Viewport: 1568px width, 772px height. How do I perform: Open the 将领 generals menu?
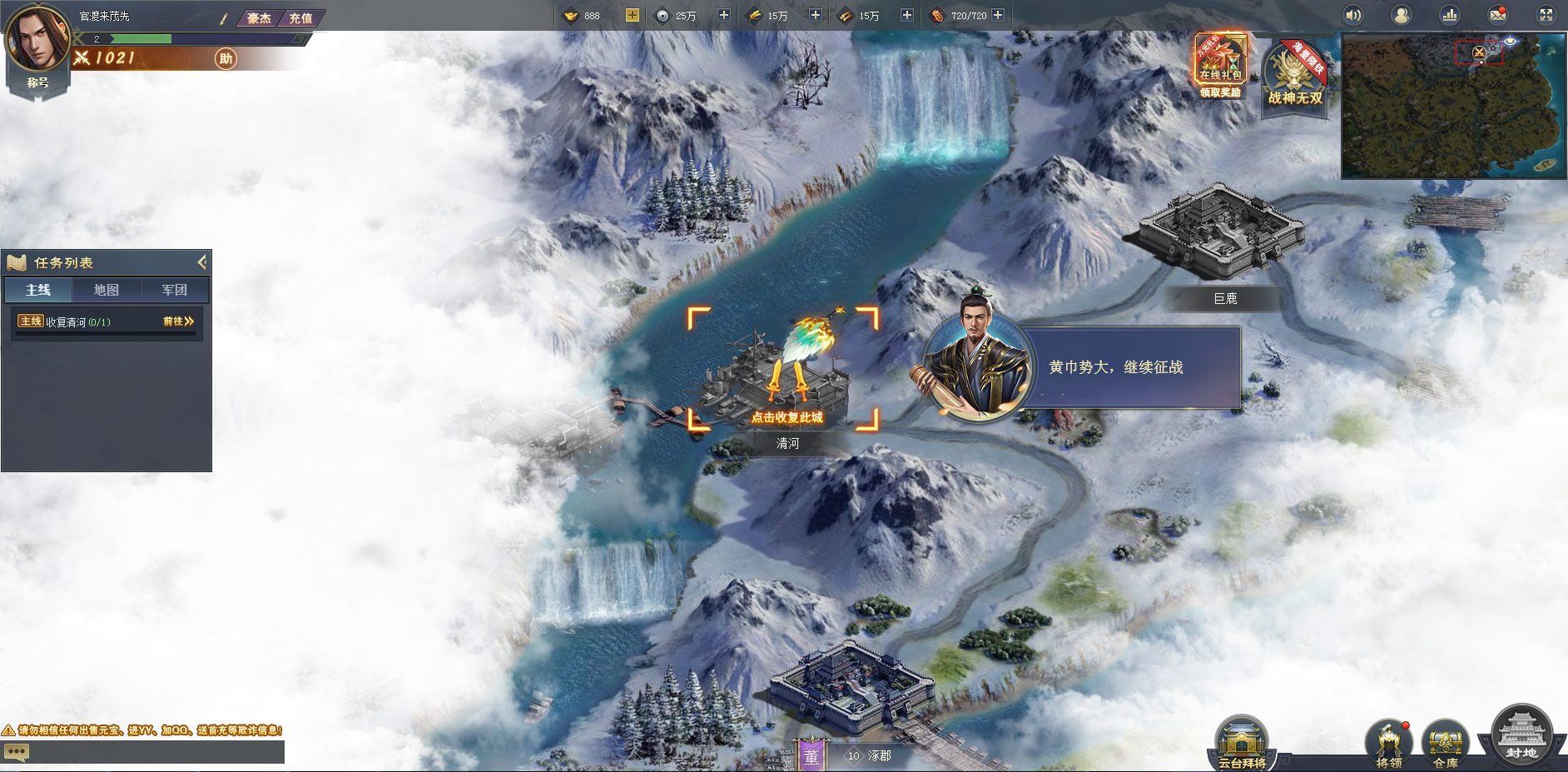coord(1388,744)
